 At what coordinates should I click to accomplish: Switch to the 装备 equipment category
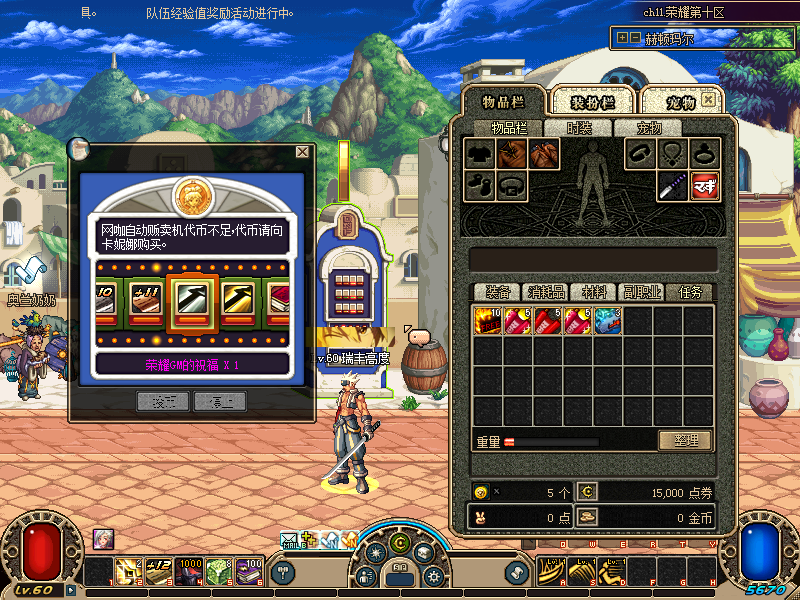pos(497,292)
